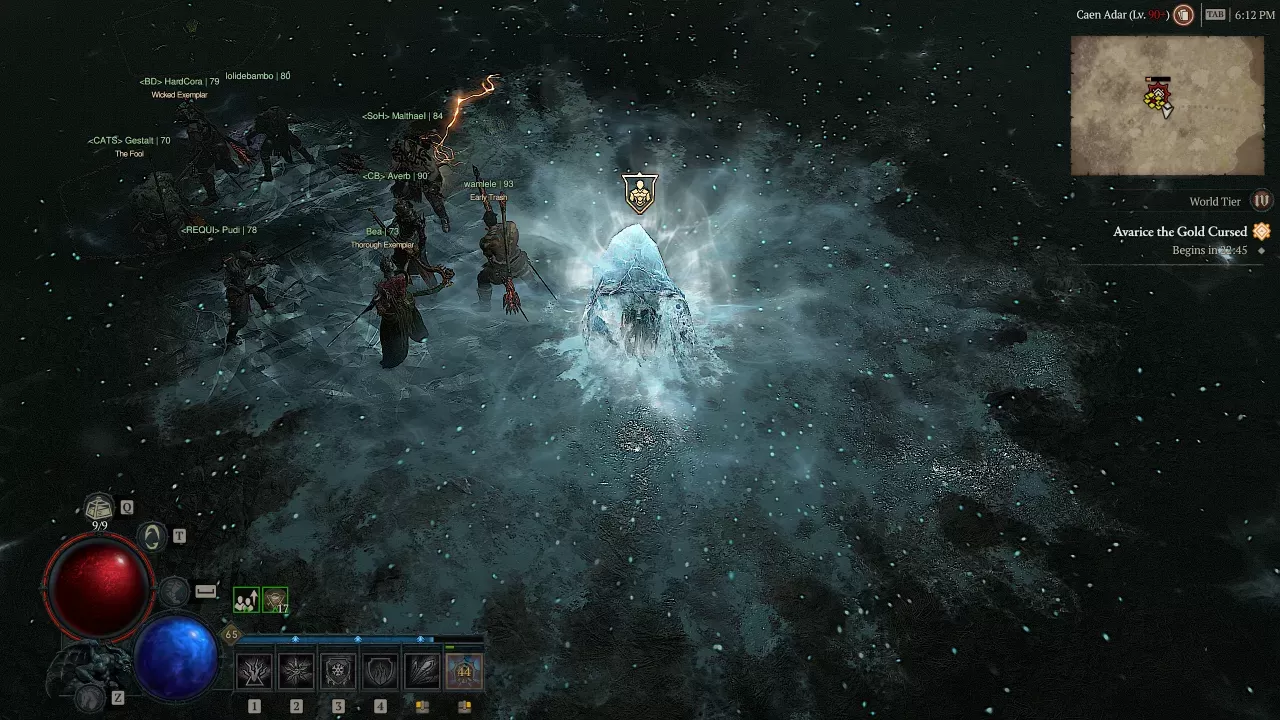This screenshot has width=1280, height=720.
Task: Activate the frost shield skill in slot 3
Action: click(x=338, y=670)
